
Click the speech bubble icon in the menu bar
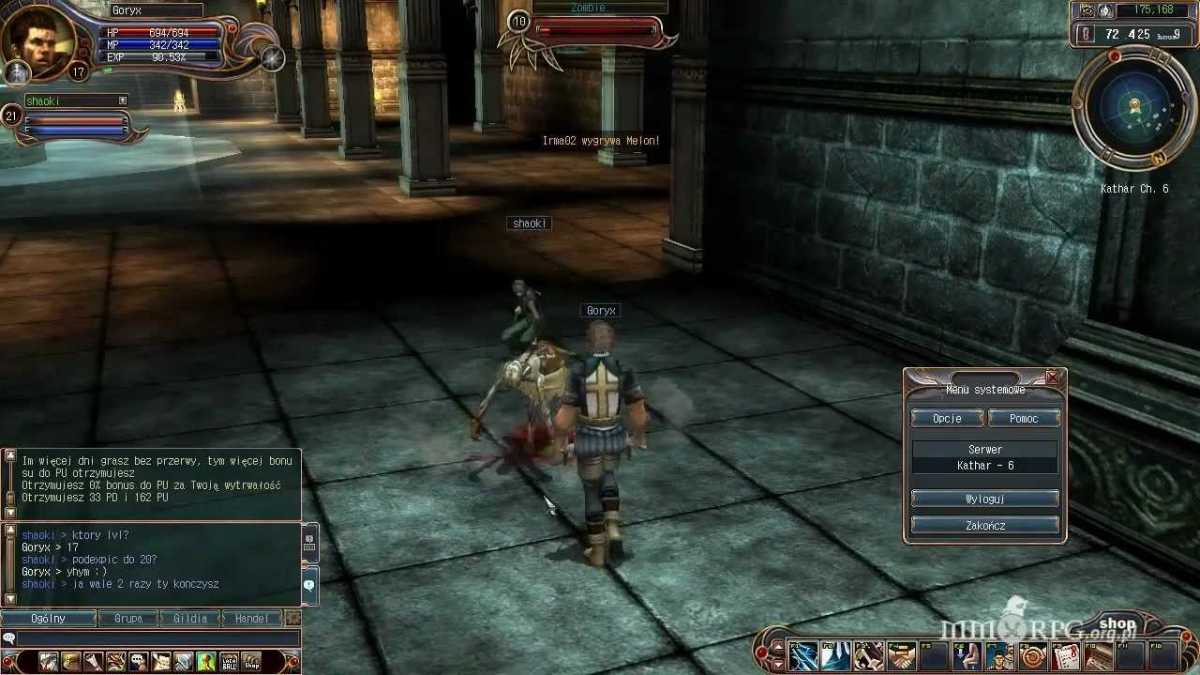(138, 661)
